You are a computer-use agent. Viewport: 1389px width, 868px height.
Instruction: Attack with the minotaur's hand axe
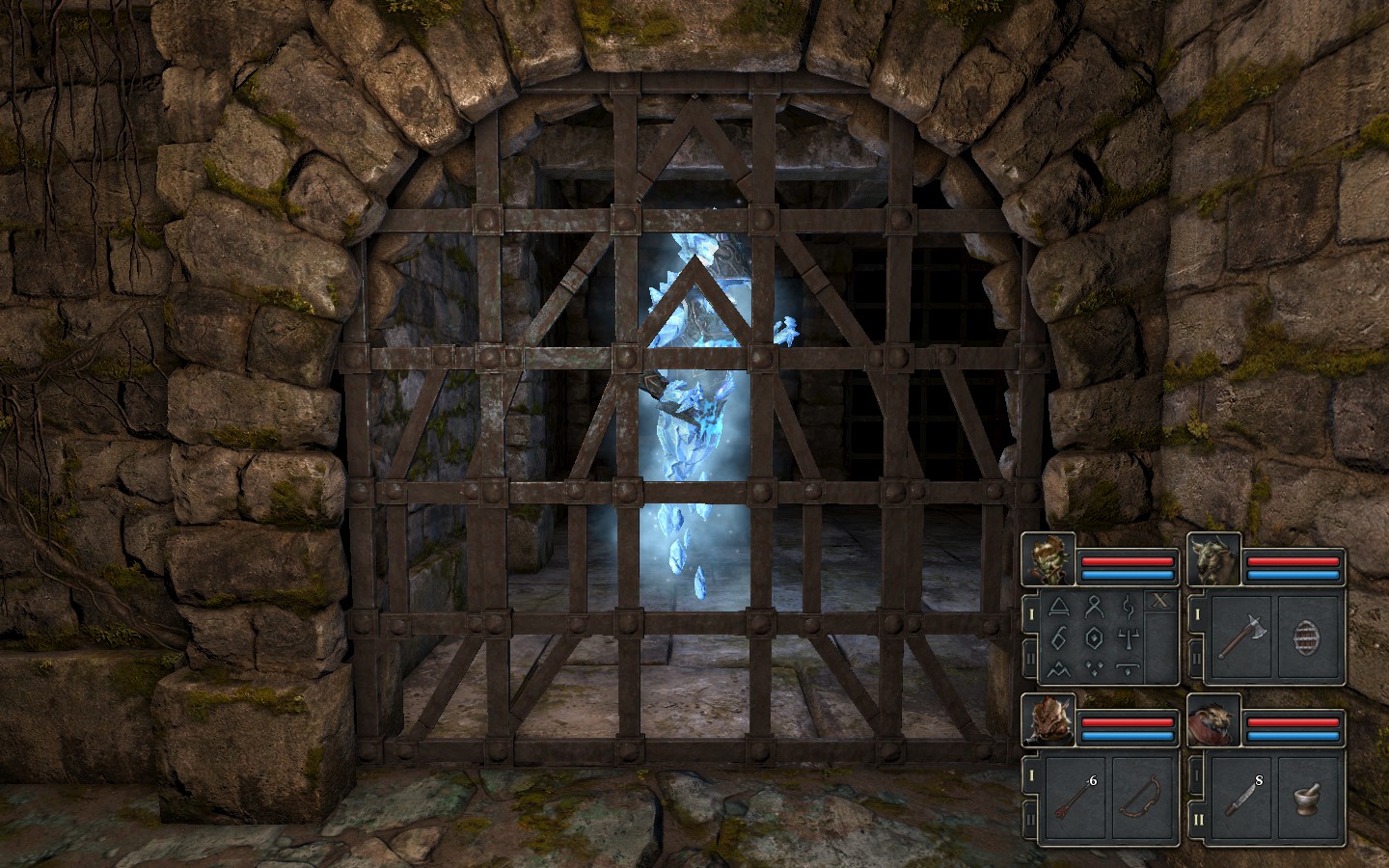tap(1240, 637)
